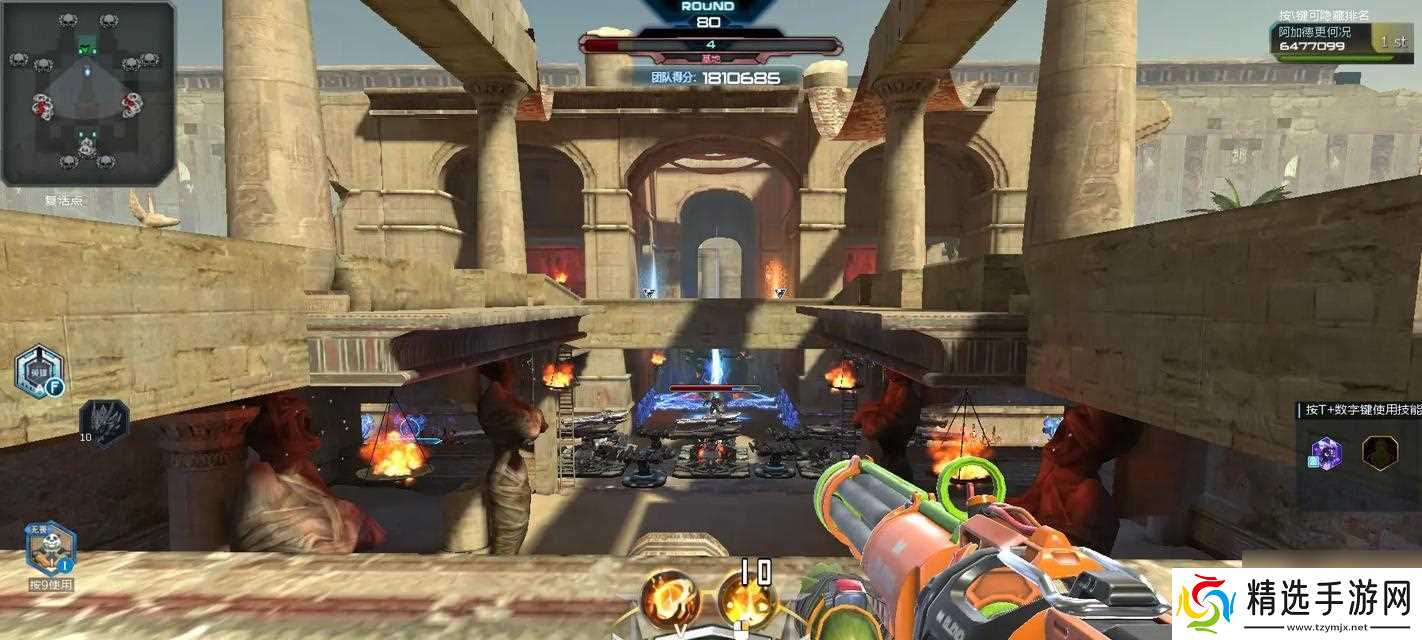This screenshot has width=1422, height=640.
Task: Activate the flame burst ability icon
Action: [746, 600]
